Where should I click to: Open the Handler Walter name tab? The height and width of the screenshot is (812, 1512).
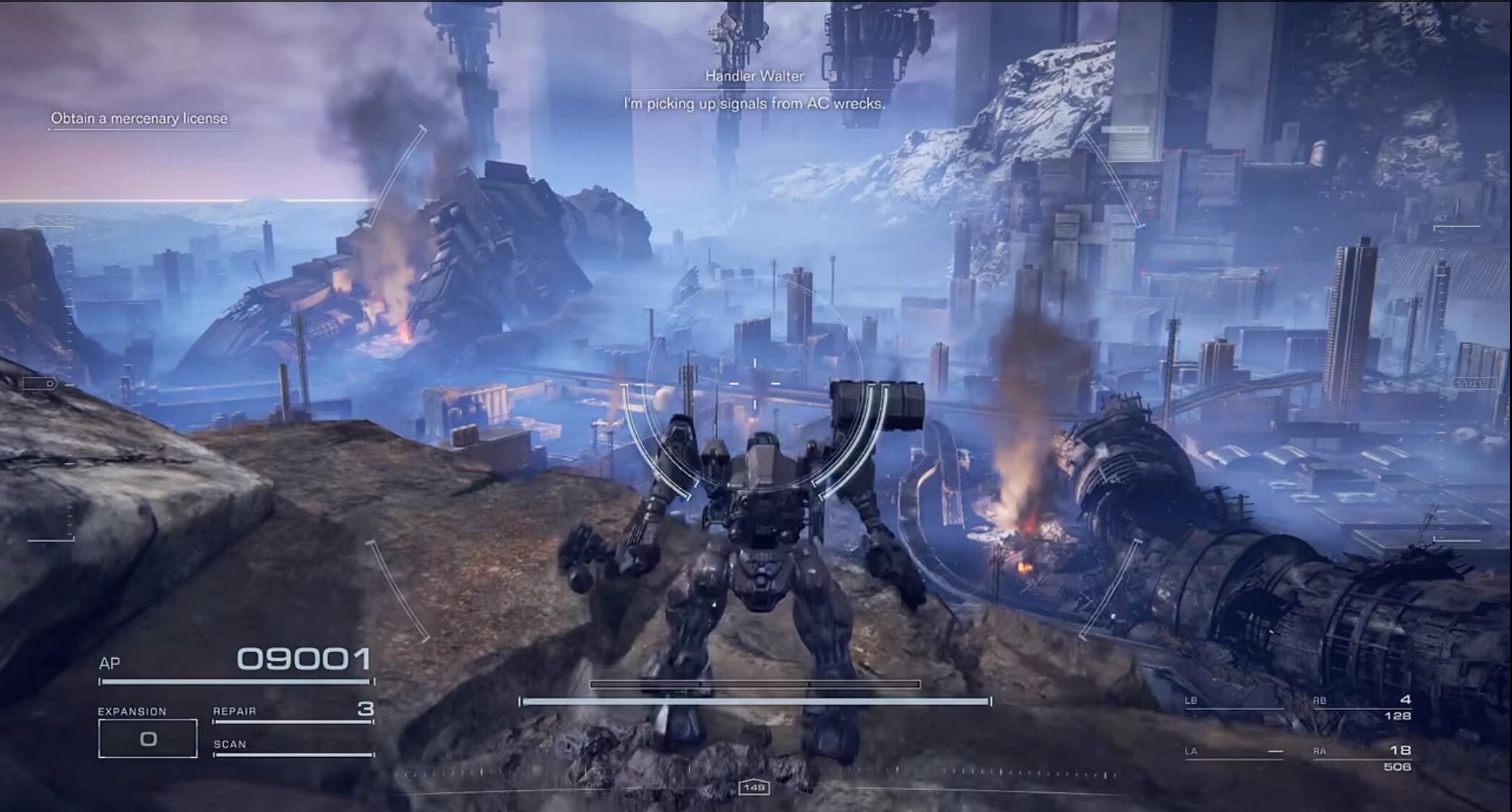coord(754,75)
